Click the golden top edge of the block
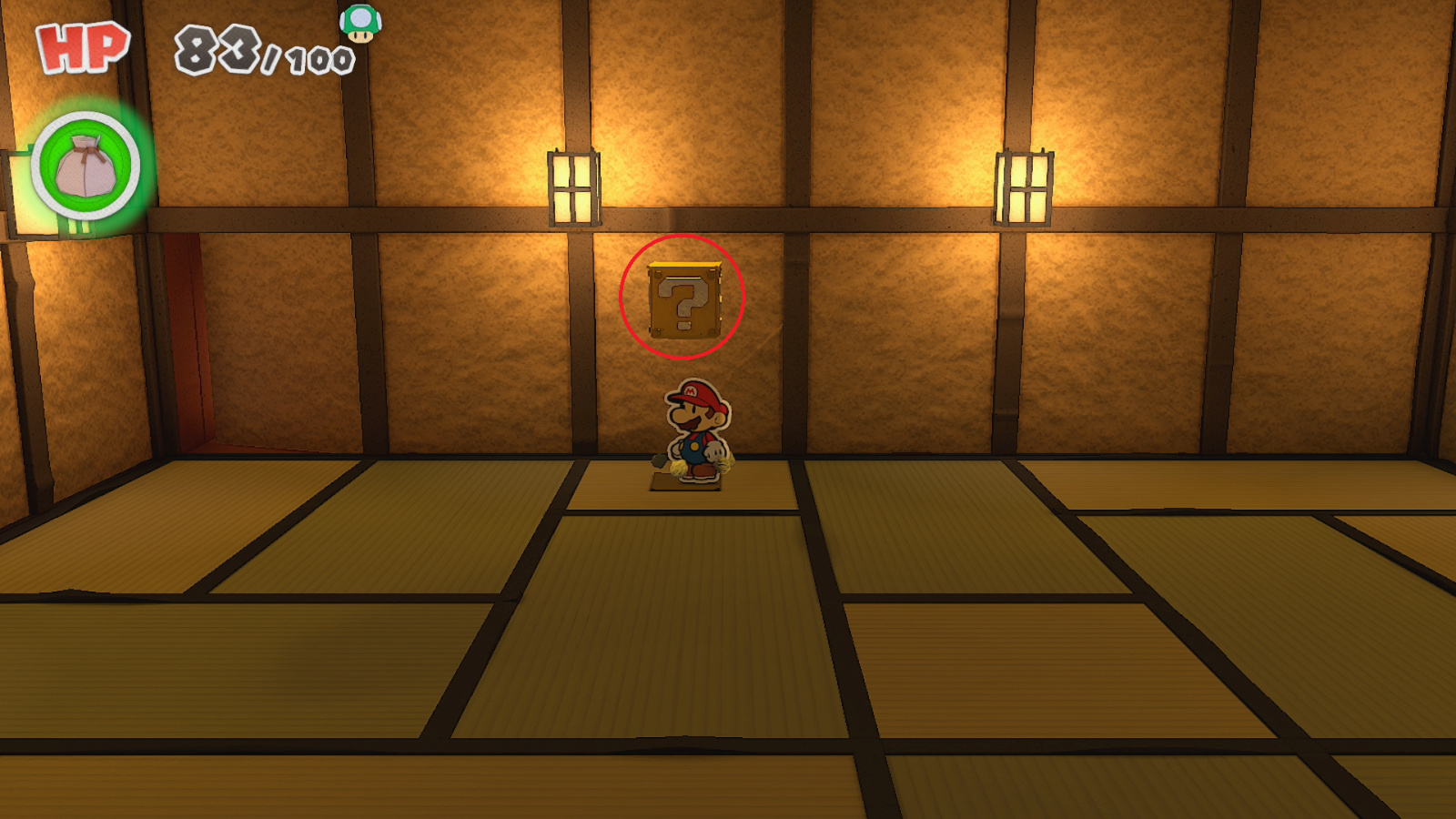Viewport: 1456px width, 819px height. (684, 266)
